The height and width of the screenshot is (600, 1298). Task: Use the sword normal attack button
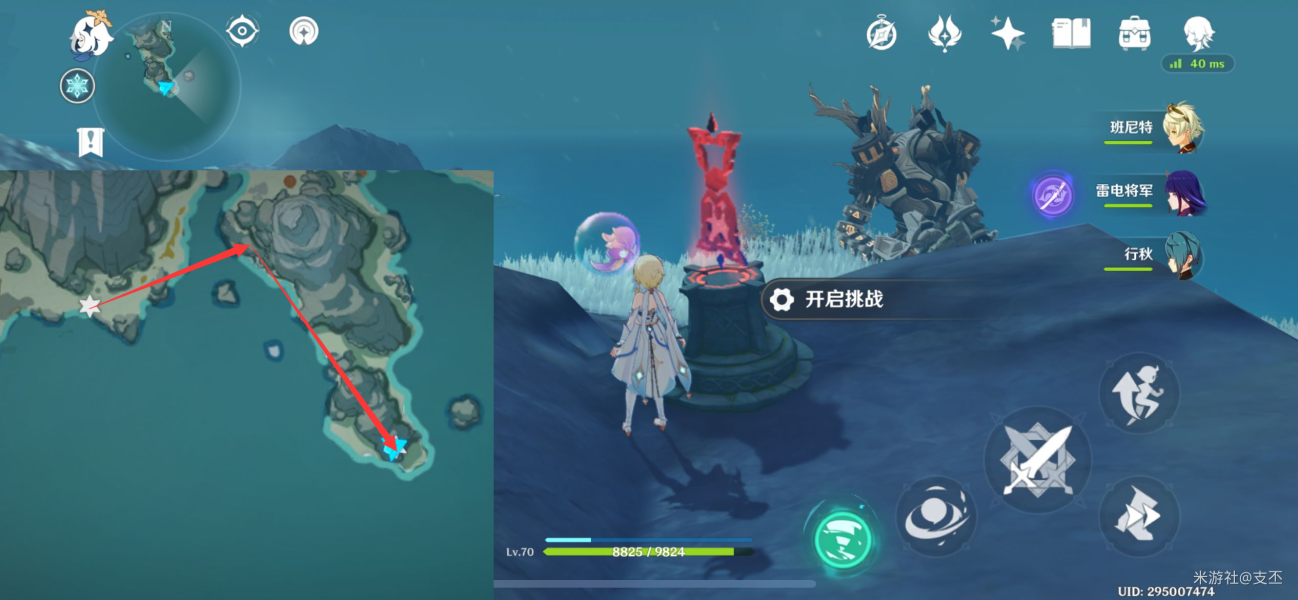pos(1037,460)
